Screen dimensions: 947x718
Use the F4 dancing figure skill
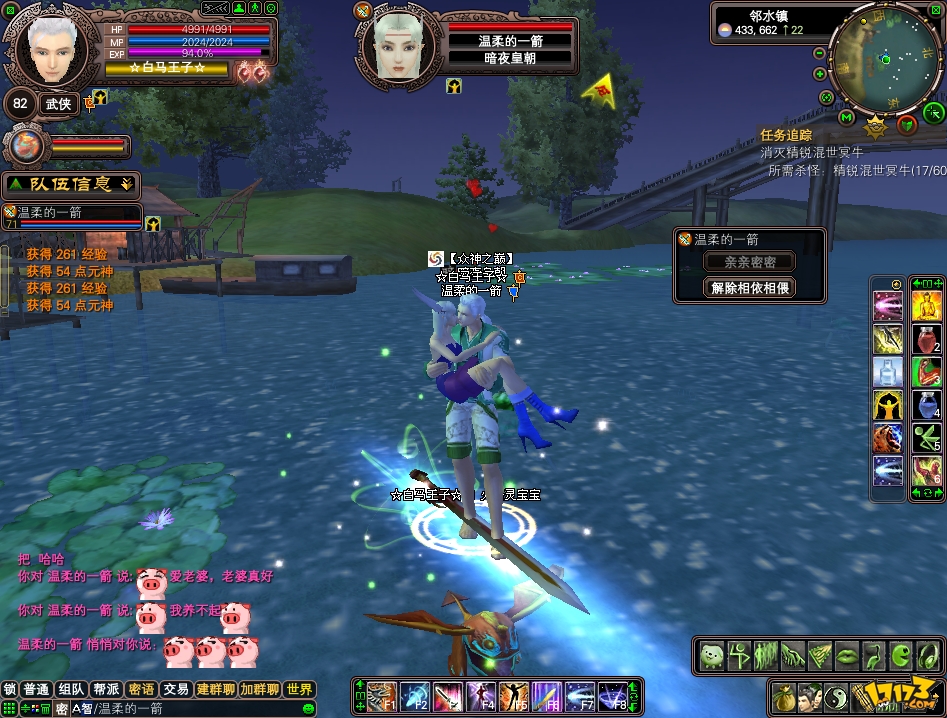pos(481,694)
